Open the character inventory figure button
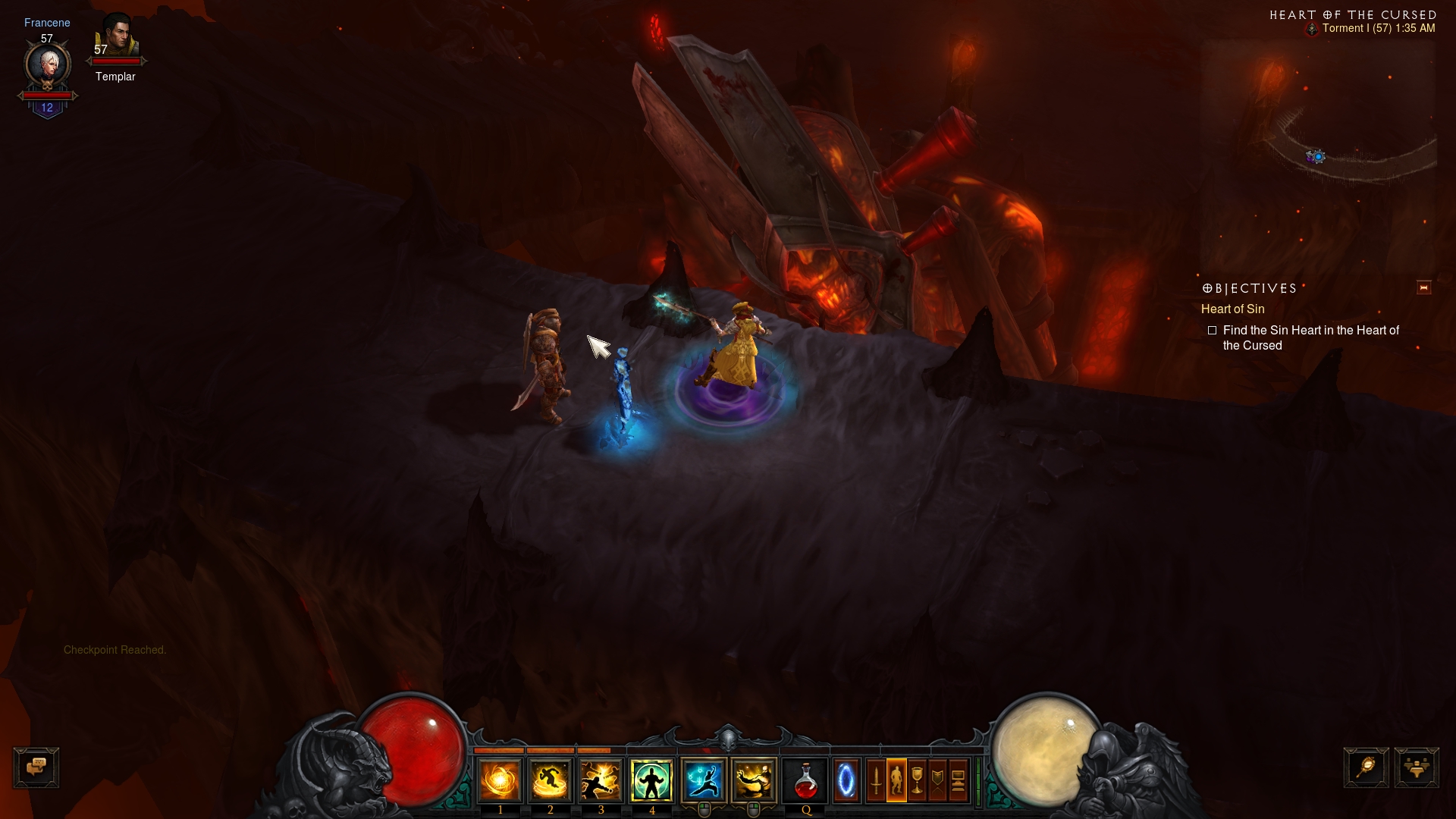This screenshot has height=819, width=1456. pyautogui.click(x=896, y=781)
